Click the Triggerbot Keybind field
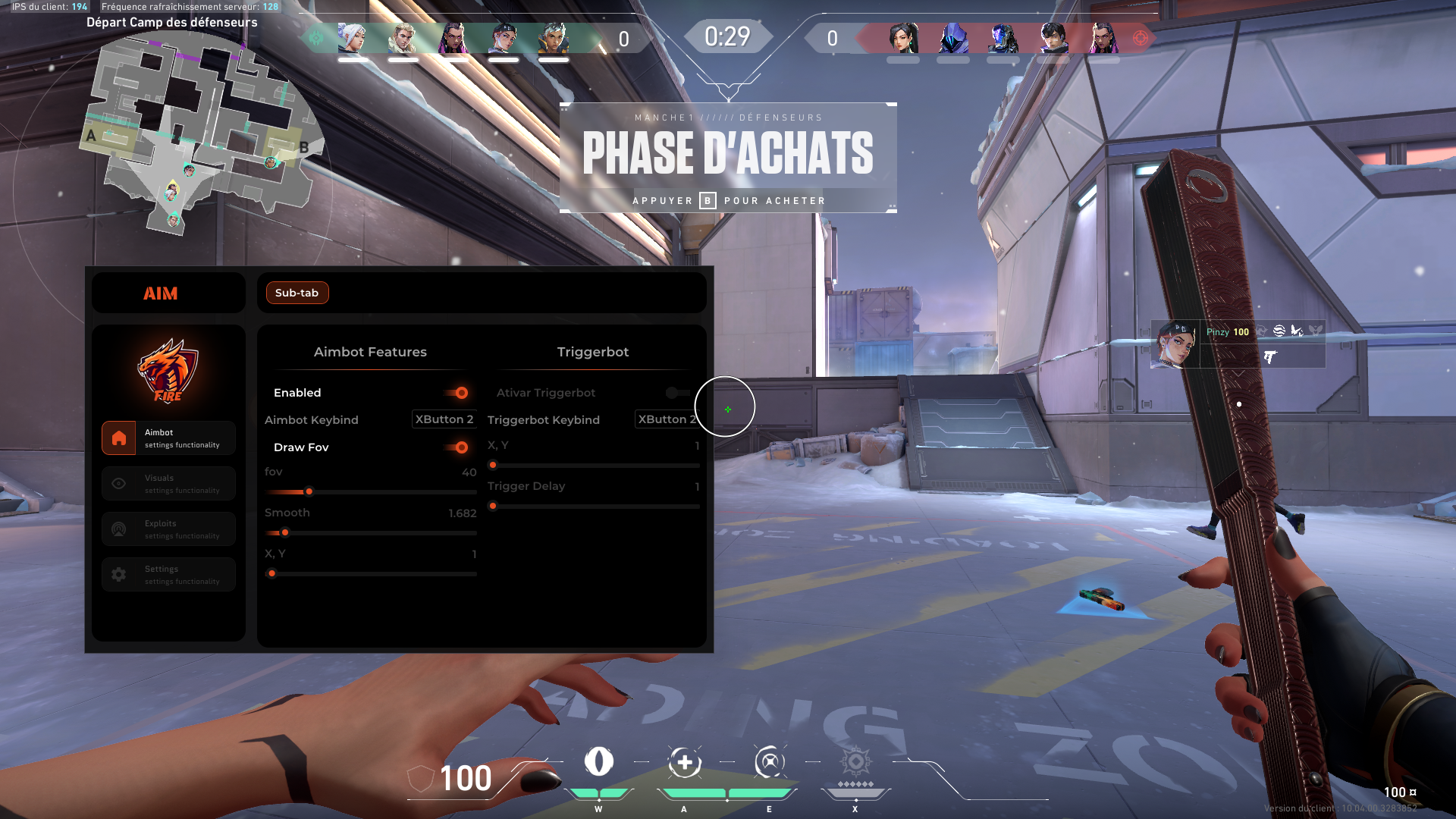The image size is (1456, 819). pos(666,419)
